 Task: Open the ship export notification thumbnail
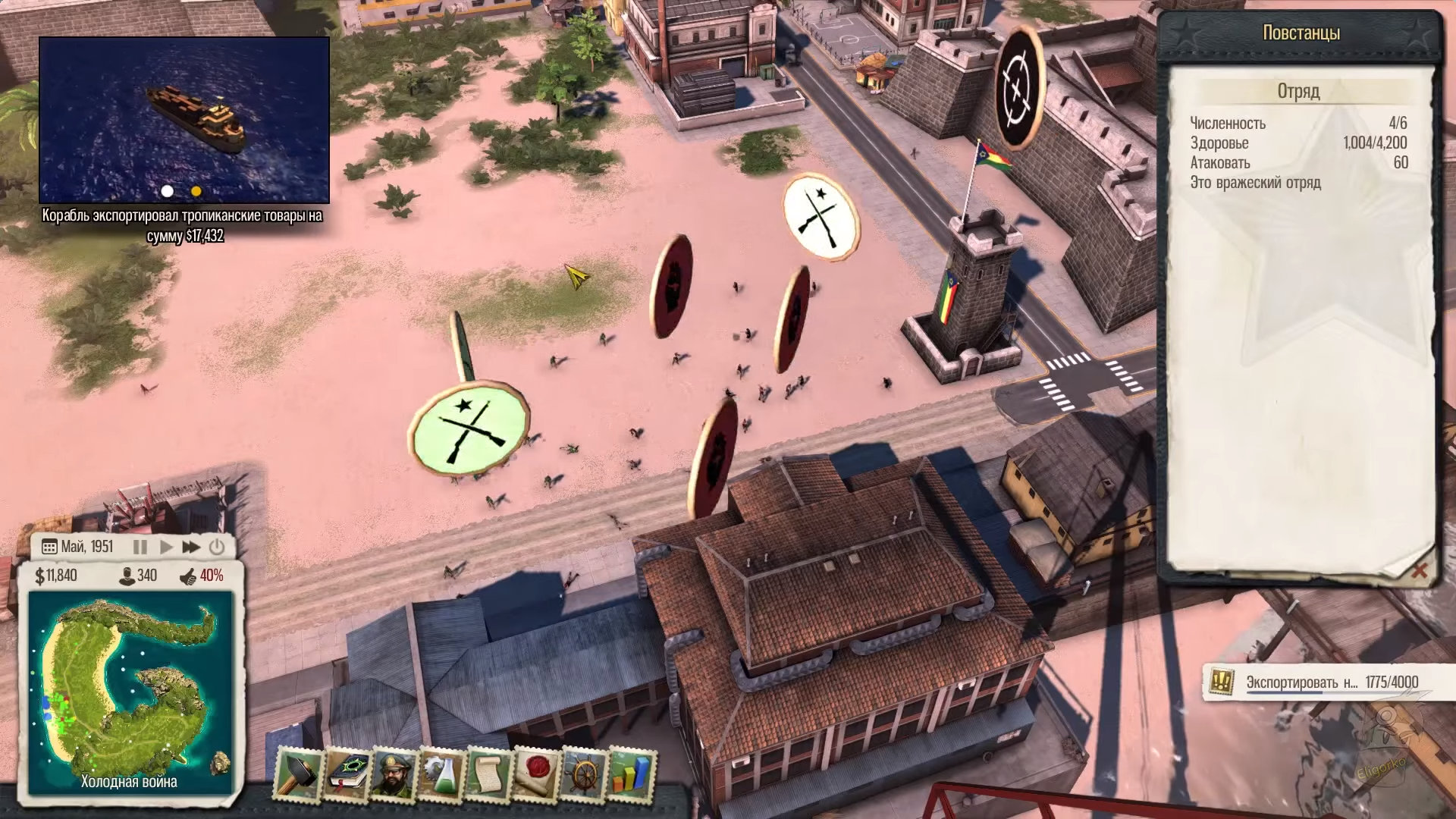click(184, 120)
